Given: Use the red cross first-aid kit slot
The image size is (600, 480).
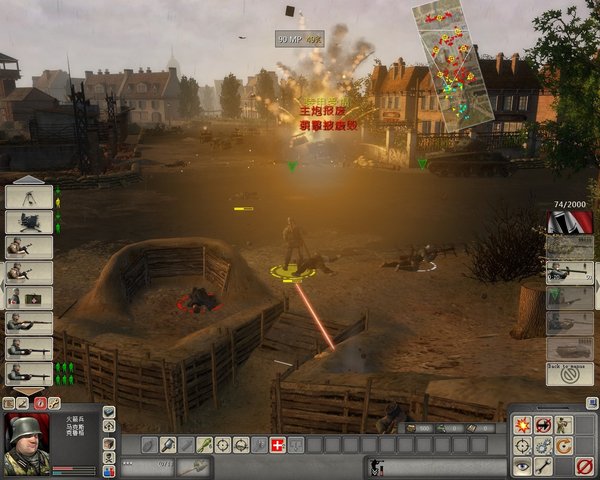Looking at the screenshot, I should [277, 444].
